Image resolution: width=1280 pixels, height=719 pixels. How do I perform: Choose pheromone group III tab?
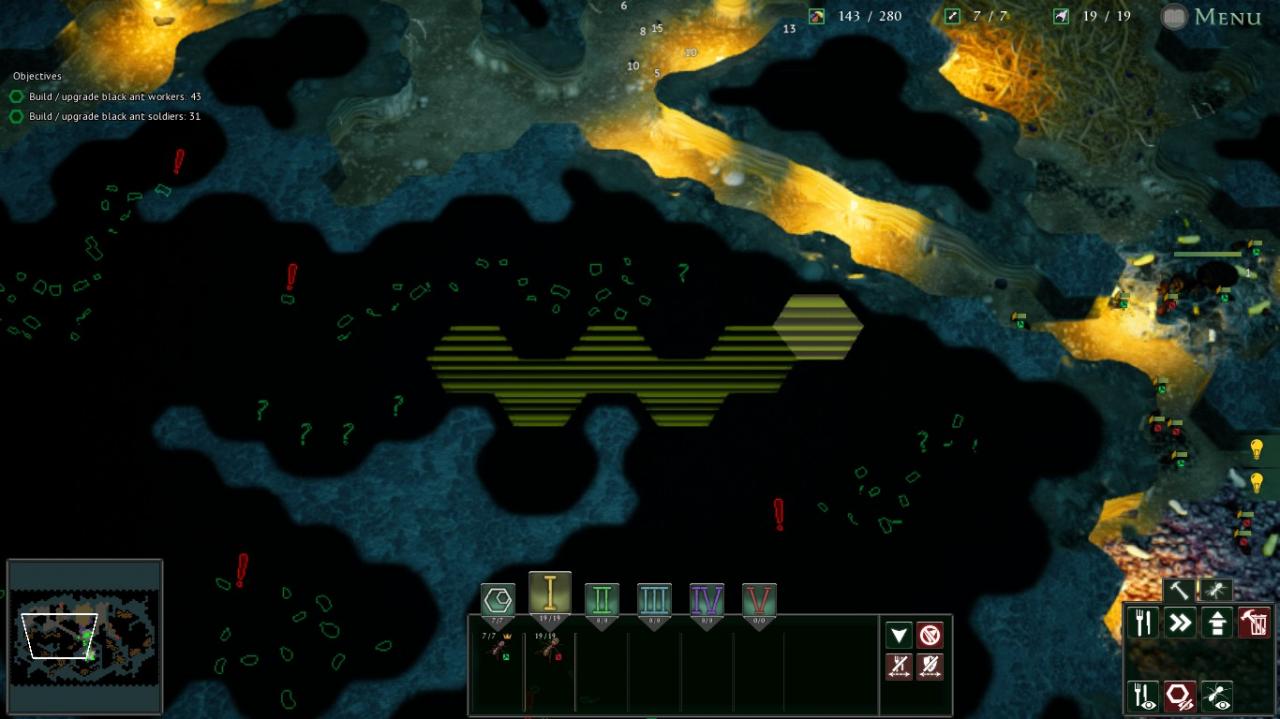(654, 600)
